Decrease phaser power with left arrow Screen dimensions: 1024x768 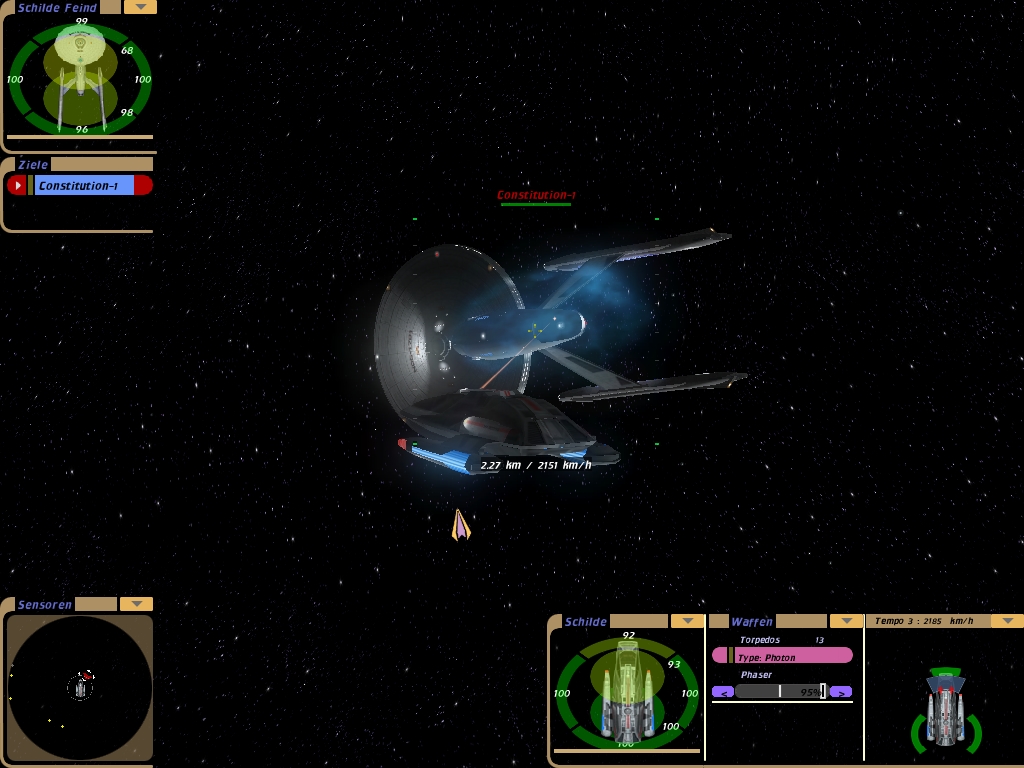point(723,691)
